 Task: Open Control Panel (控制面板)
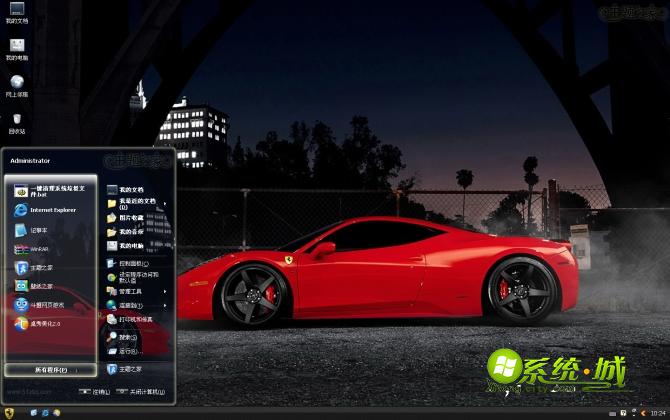coord(128,263)
